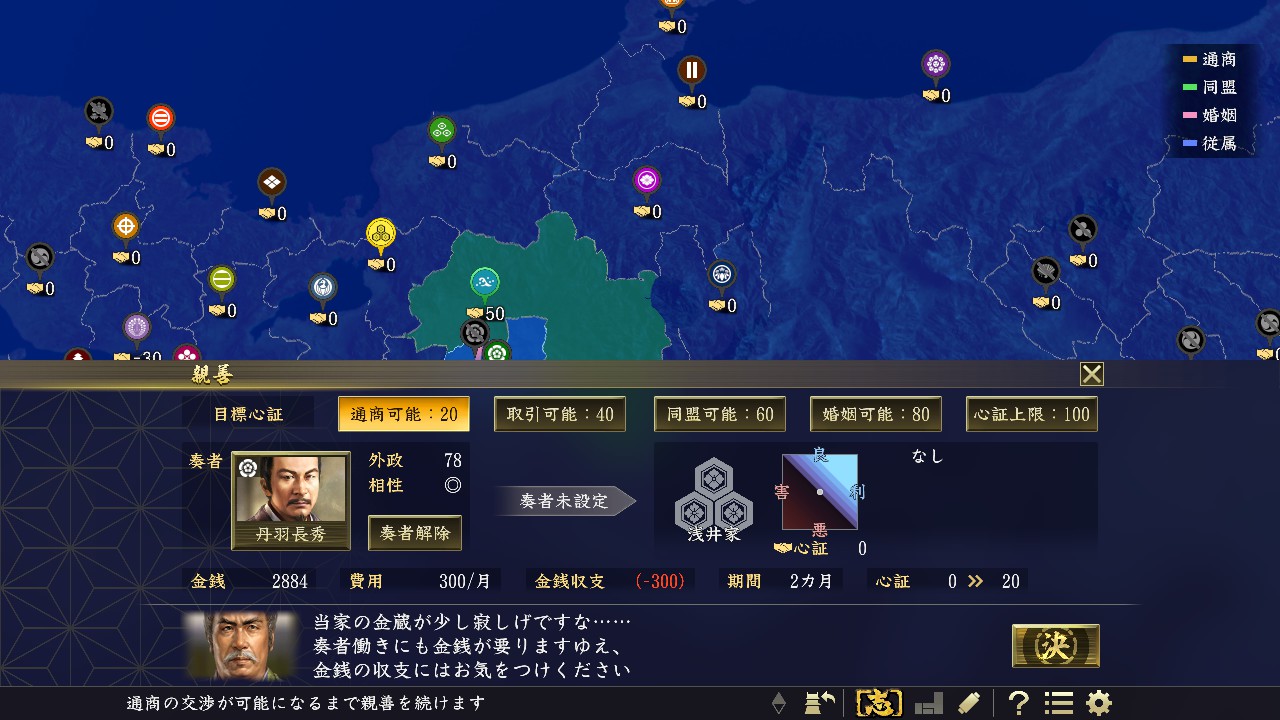The height and width of the screenshot is (720, 1280).
Task: Select the highlighted 通商可能：20 option
Action: click(403, 413)
